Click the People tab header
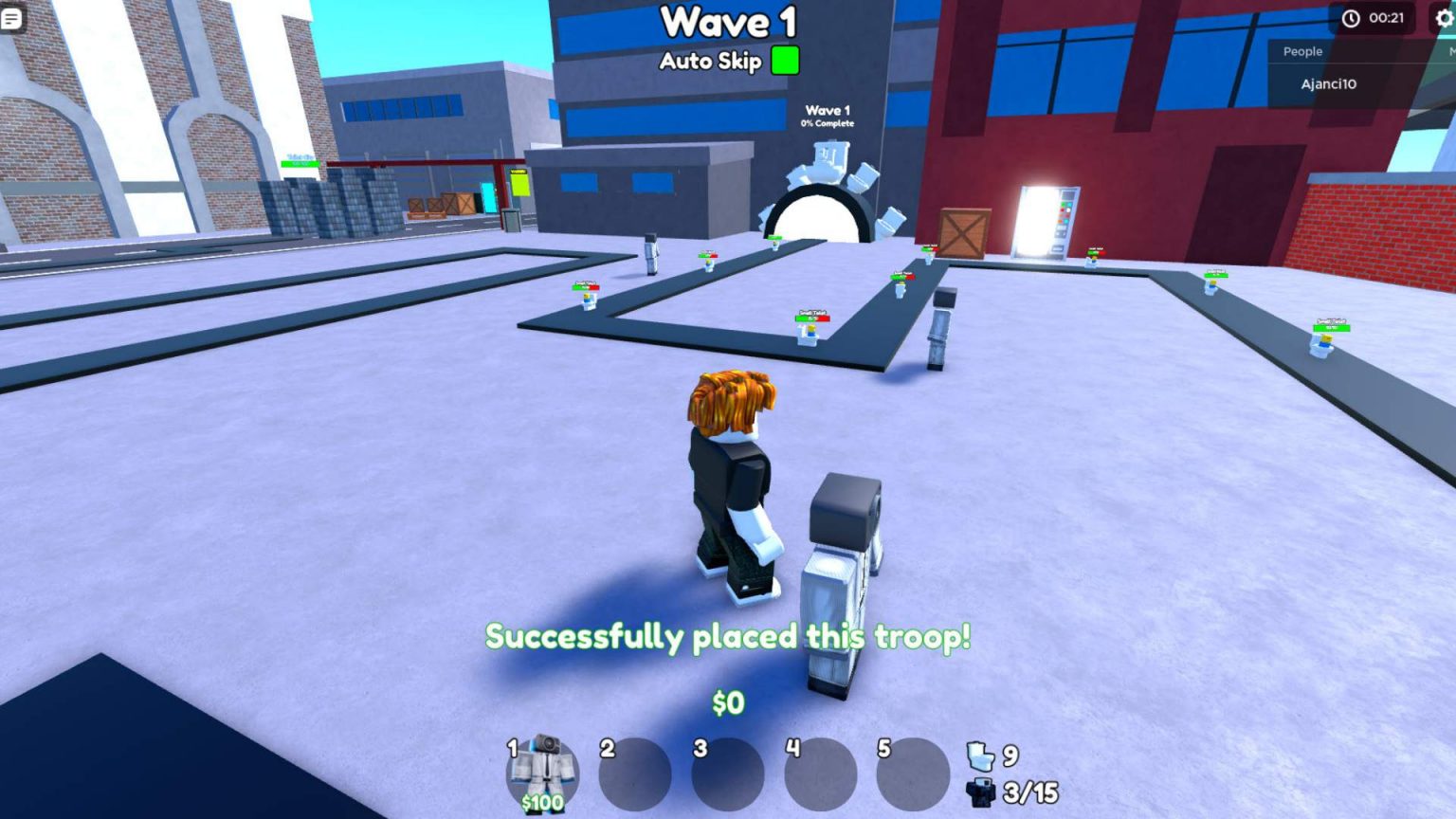Image resolution: width=1456 pixels, height=819 pixels. [1301, 51]
